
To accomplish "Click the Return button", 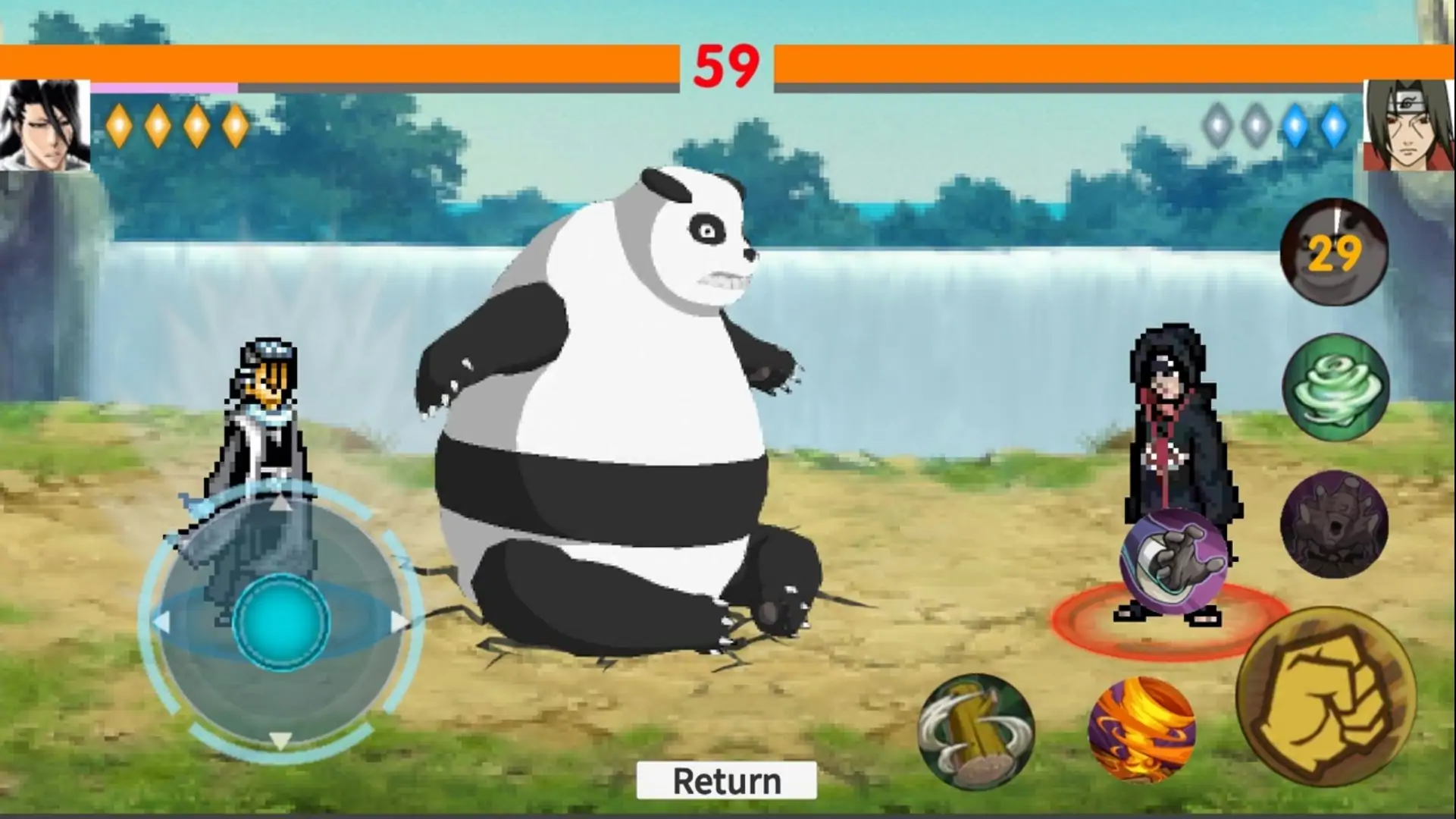I will coord(726,780).
